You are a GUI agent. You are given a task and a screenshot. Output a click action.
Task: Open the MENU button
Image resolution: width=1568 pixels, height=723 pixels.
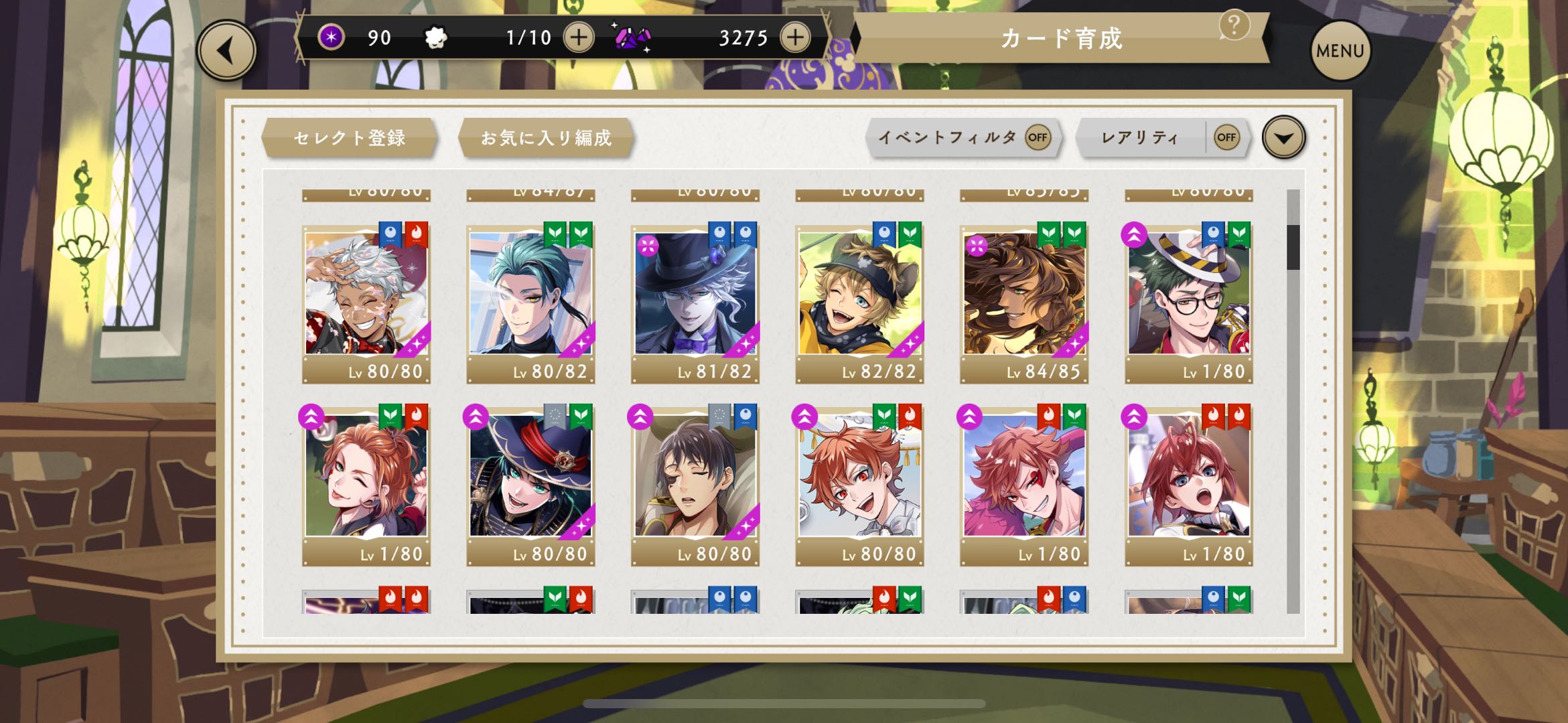point(1340,51)
